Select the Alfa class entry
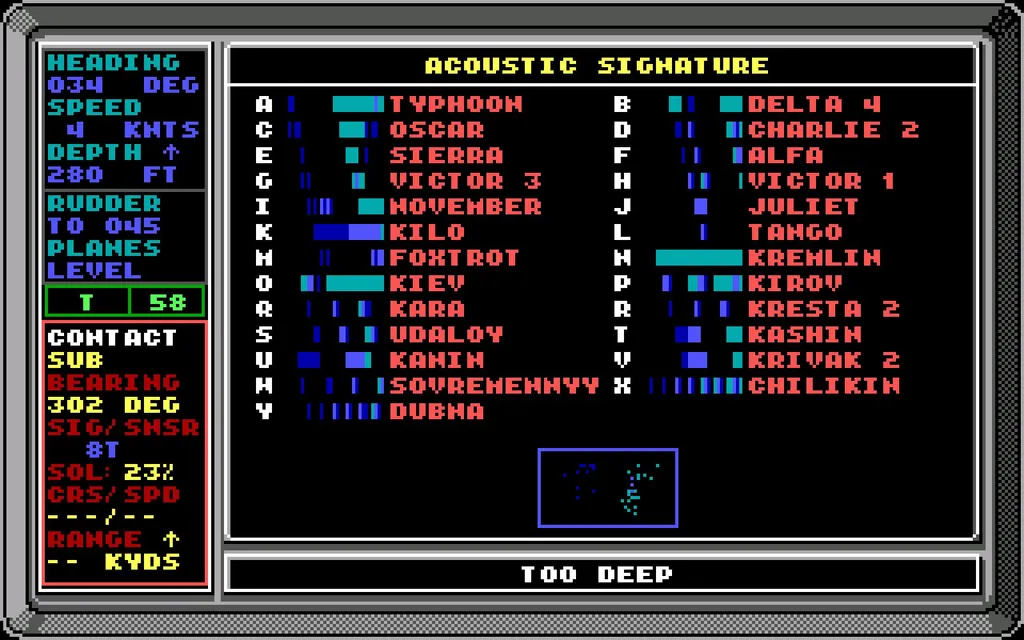 tap(785, 156)
